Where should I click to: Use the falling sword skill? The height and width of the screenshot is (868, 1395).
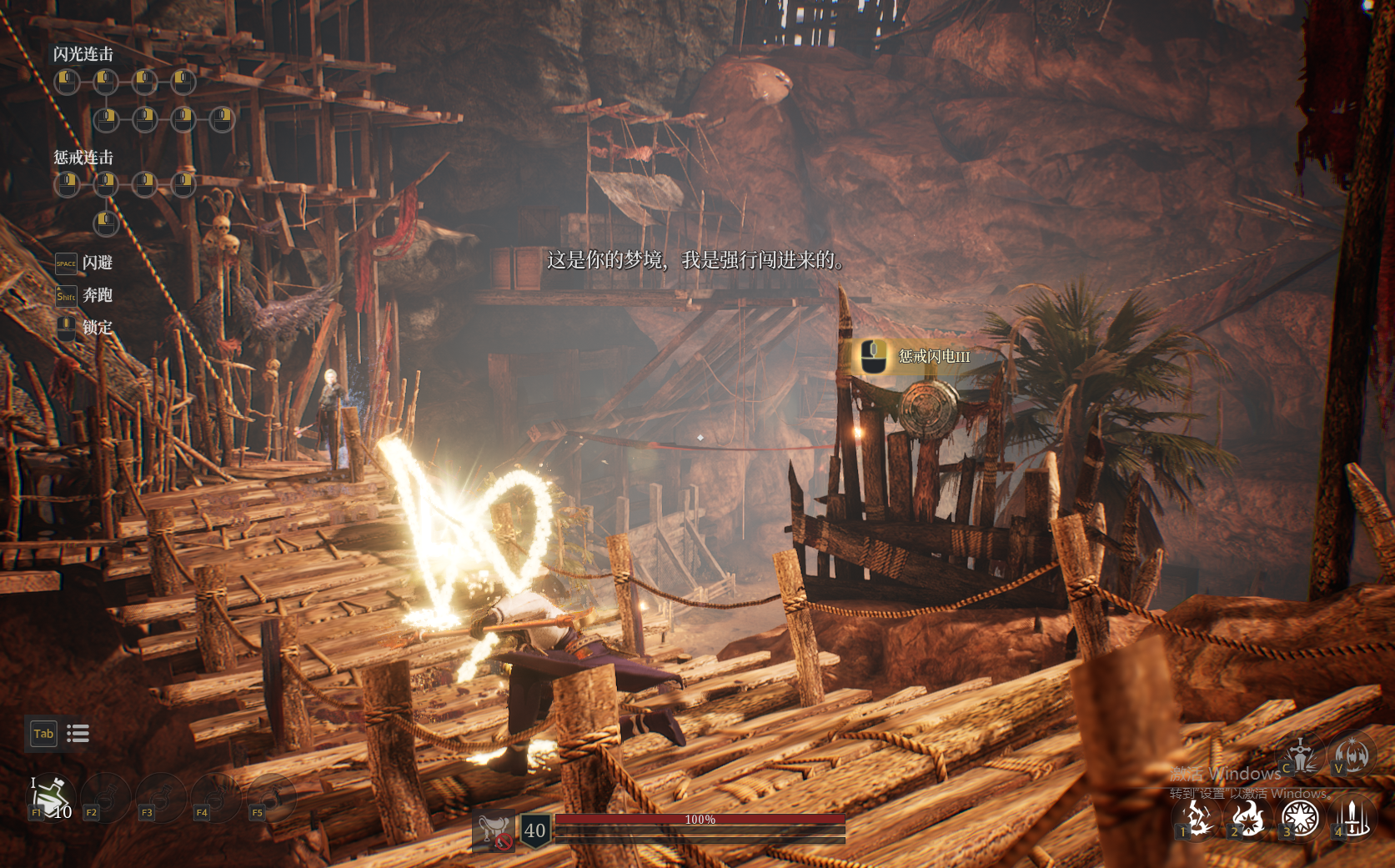coord(1352,818)
